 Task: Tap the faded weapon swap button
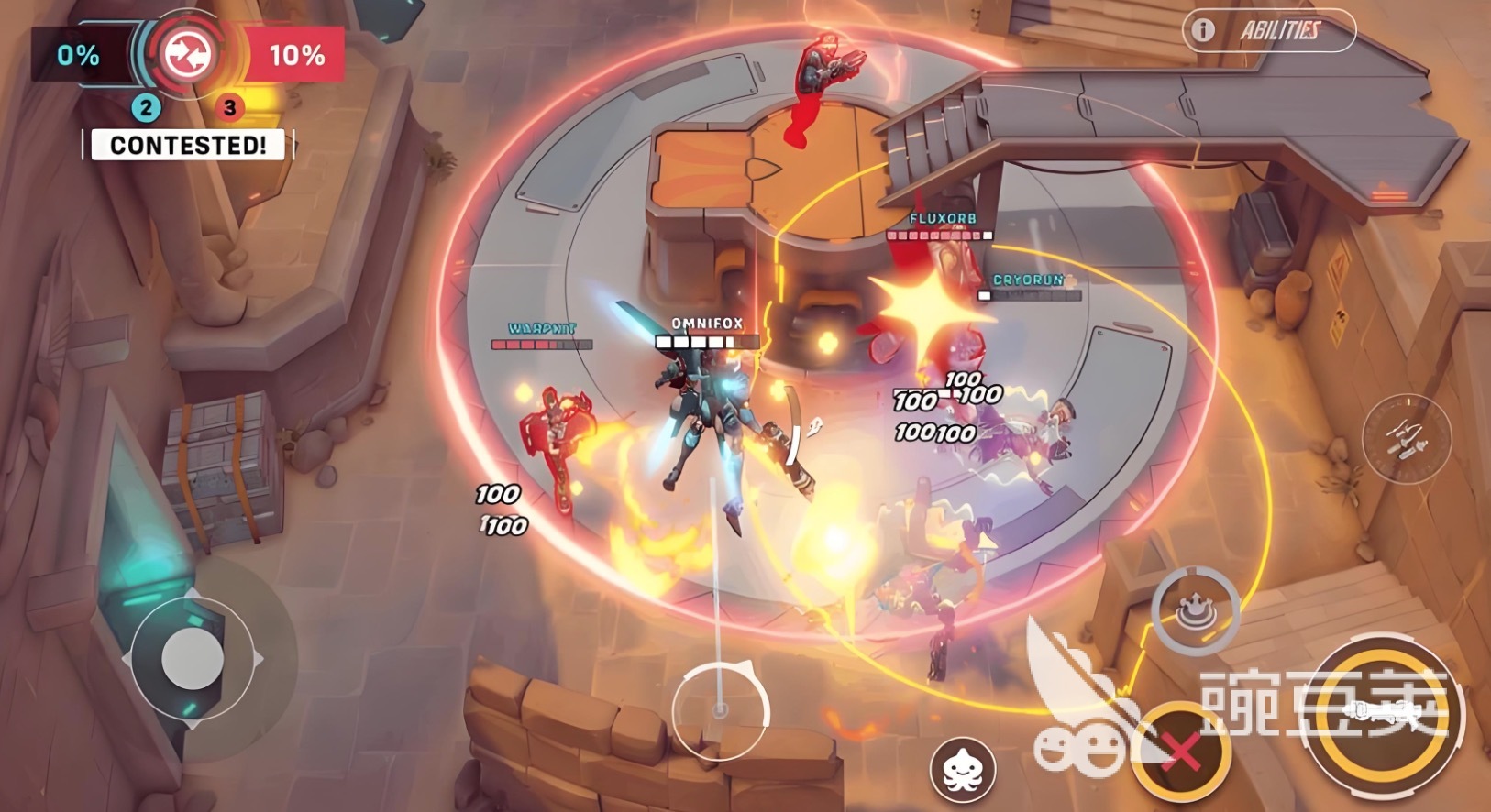(x=1407, y=438)
